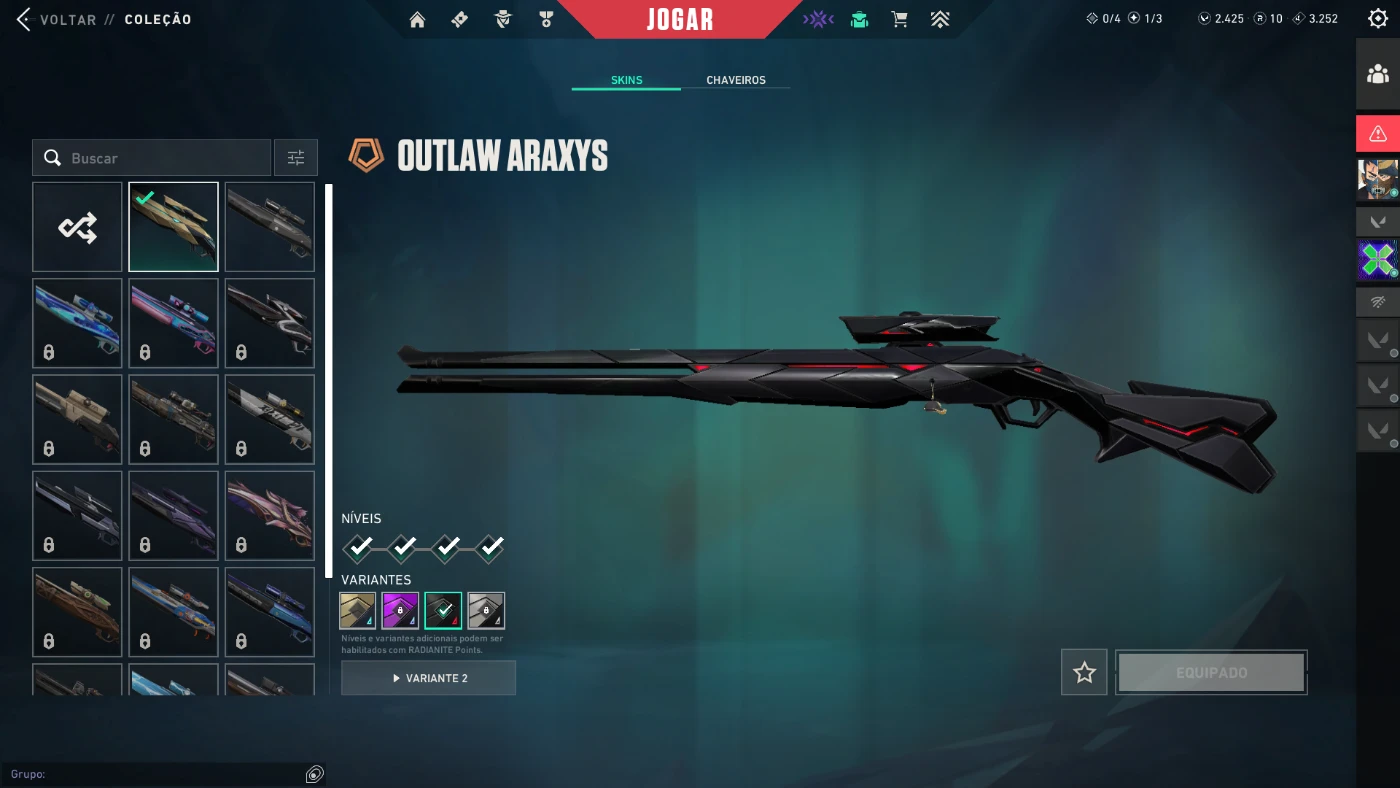
Task: Start matchmaking with the JOGAR button
Action: coord(680,19)
